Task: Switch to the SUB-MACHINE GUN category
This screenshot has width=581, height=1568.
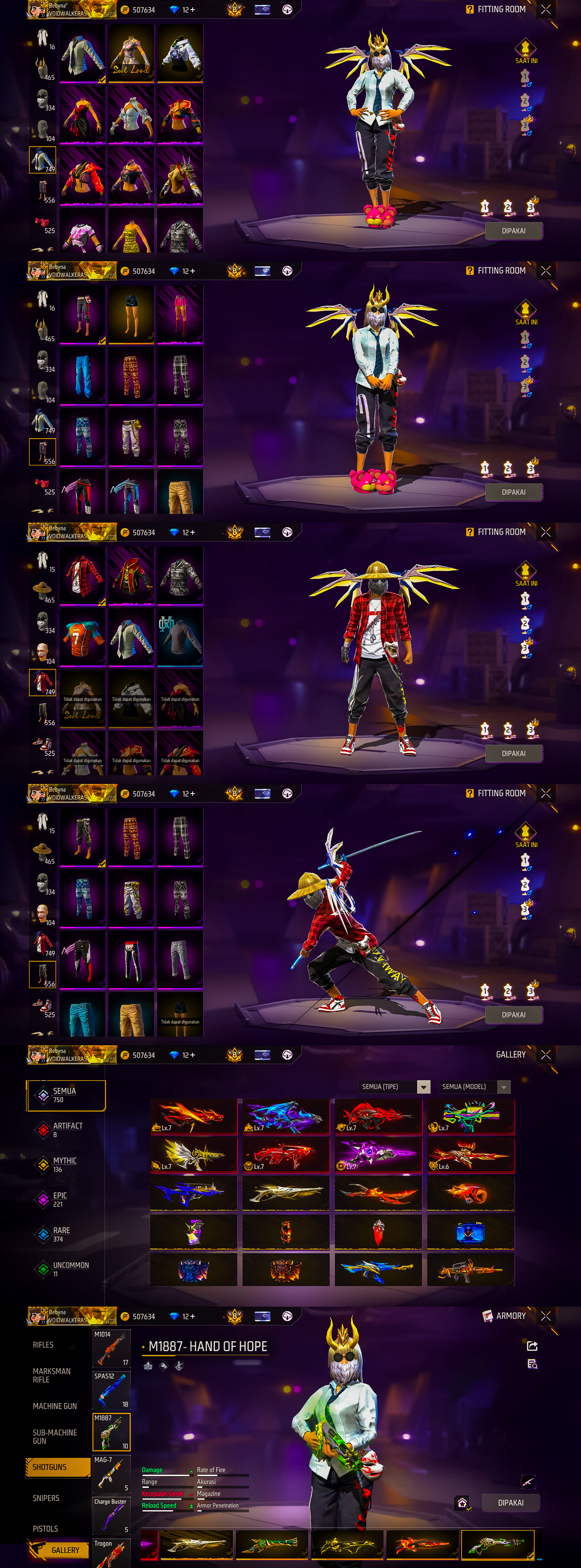Action: pos(55,1437)
